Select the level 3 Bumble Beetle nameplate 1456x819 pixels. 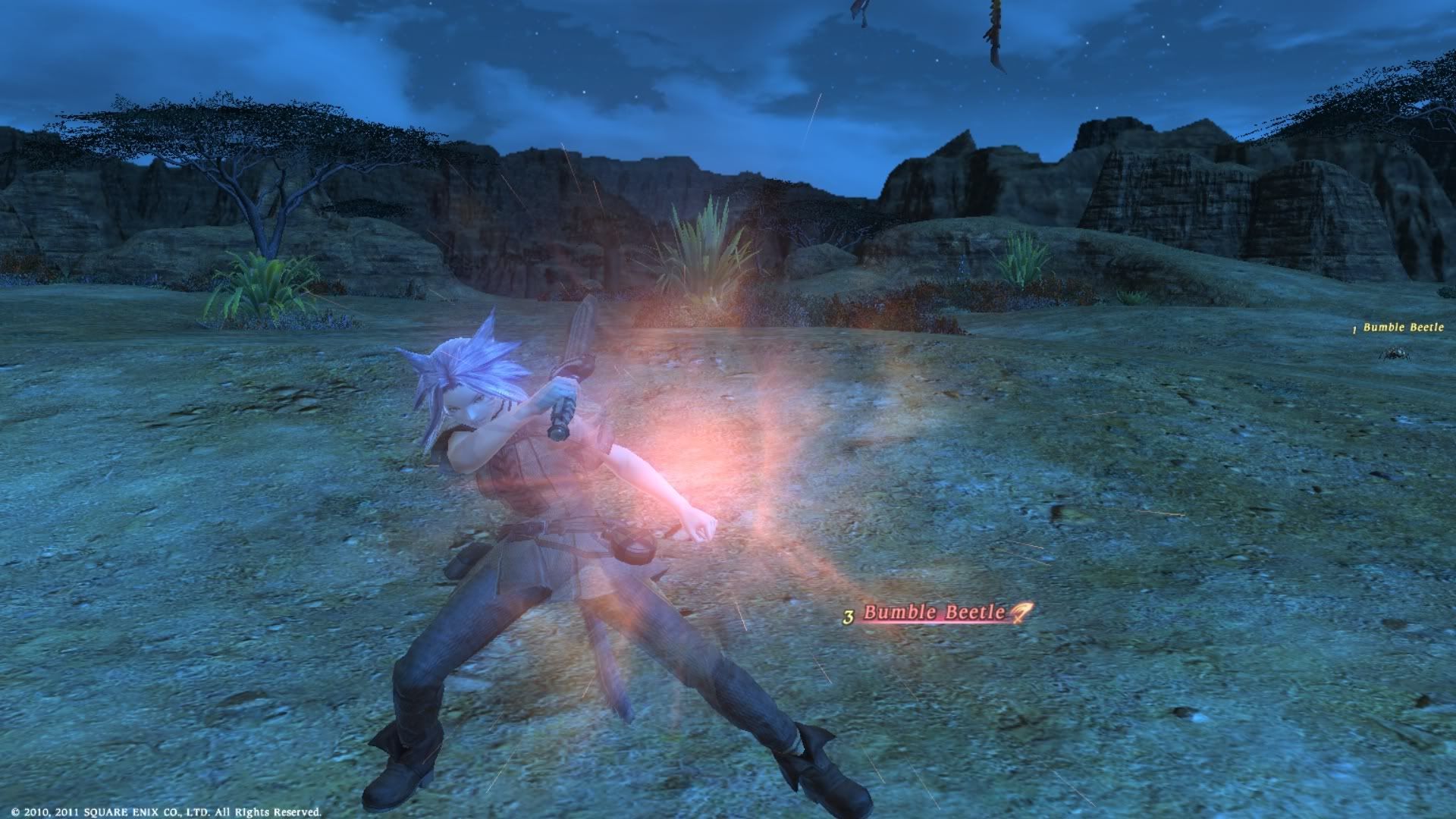click(934, 613)
